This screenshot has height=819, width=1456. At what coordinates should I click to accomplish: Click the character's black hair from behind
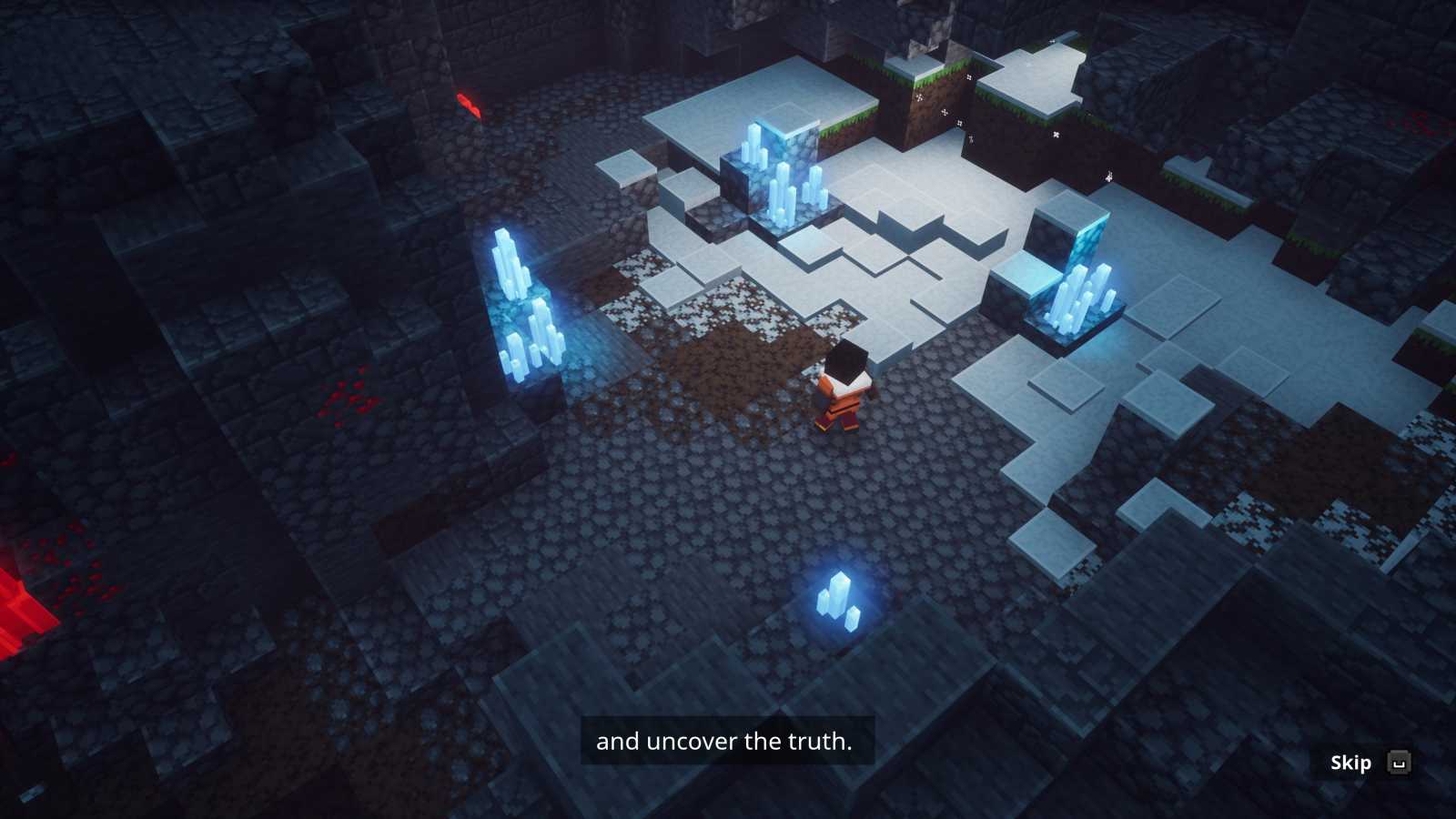click(x=846, y=362)
